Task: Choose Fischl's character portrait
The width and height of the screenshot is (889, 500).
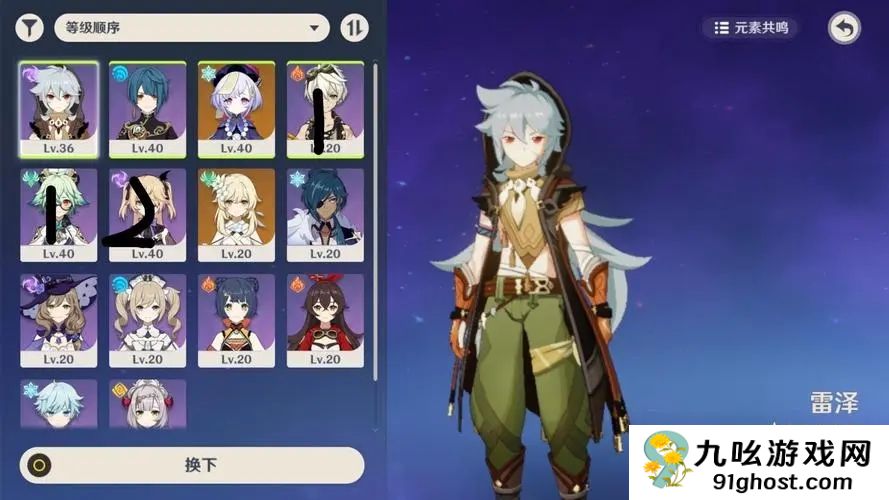Action: 148,215
